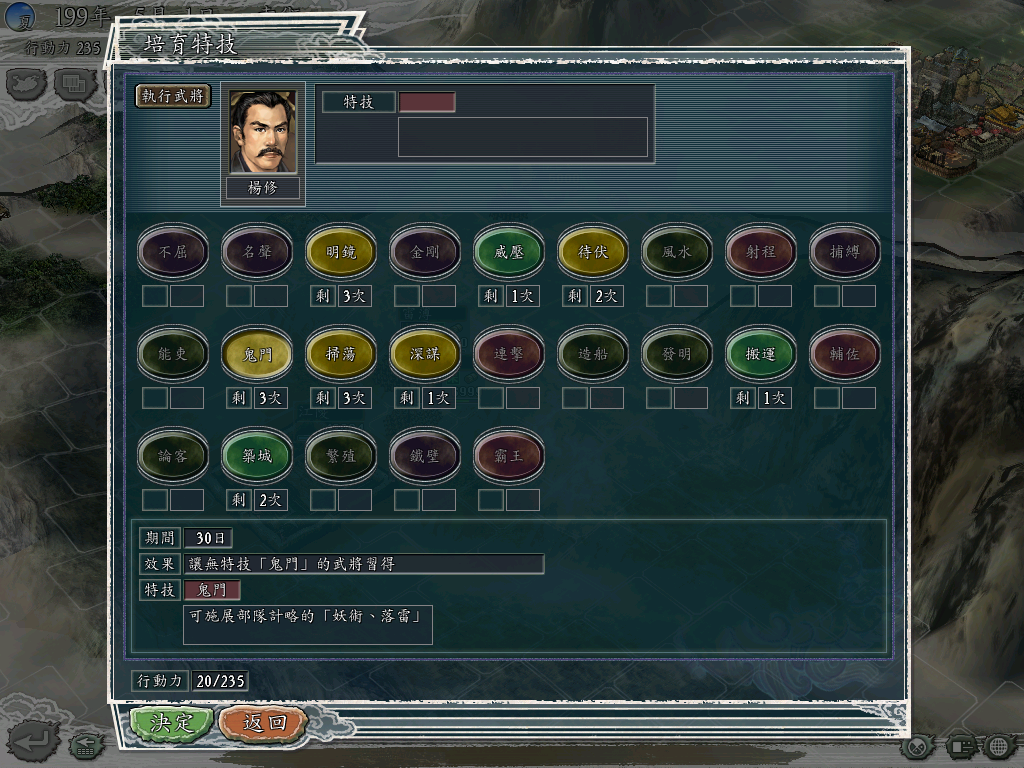Choose the 金剛 skill

(425, 252)
